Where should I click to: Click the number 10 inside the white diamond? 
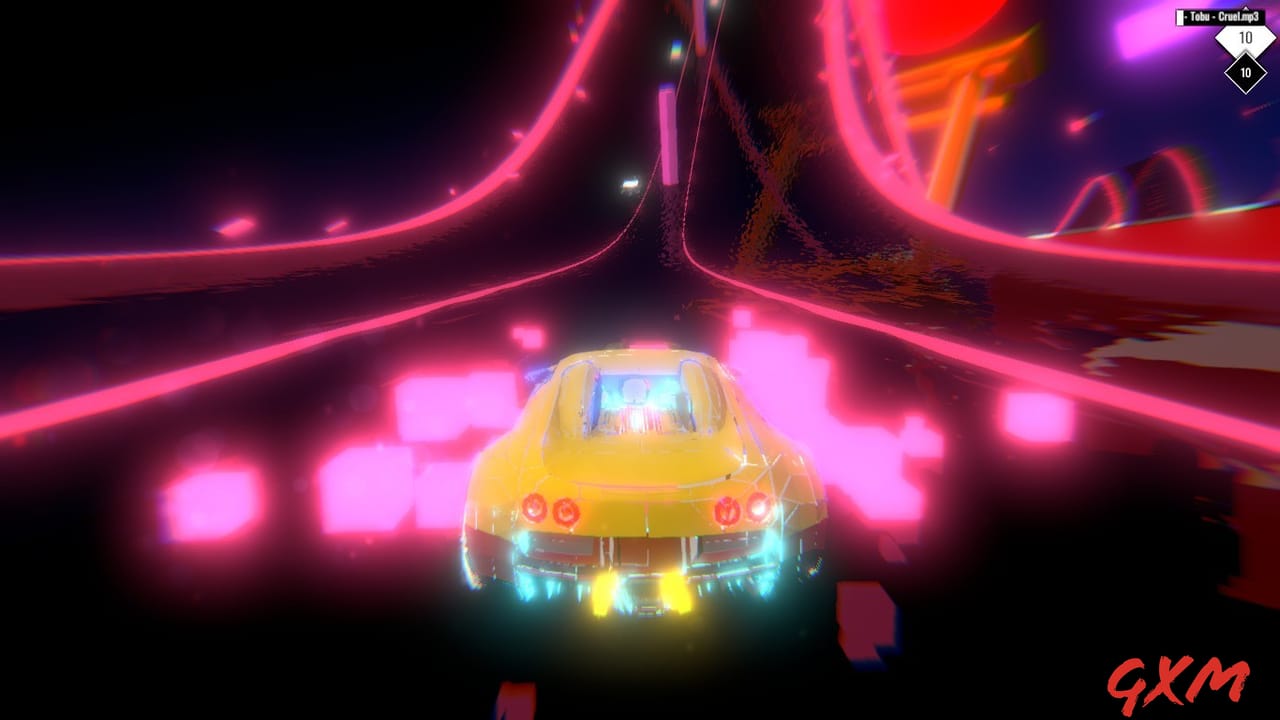(x=1247, y=37)
